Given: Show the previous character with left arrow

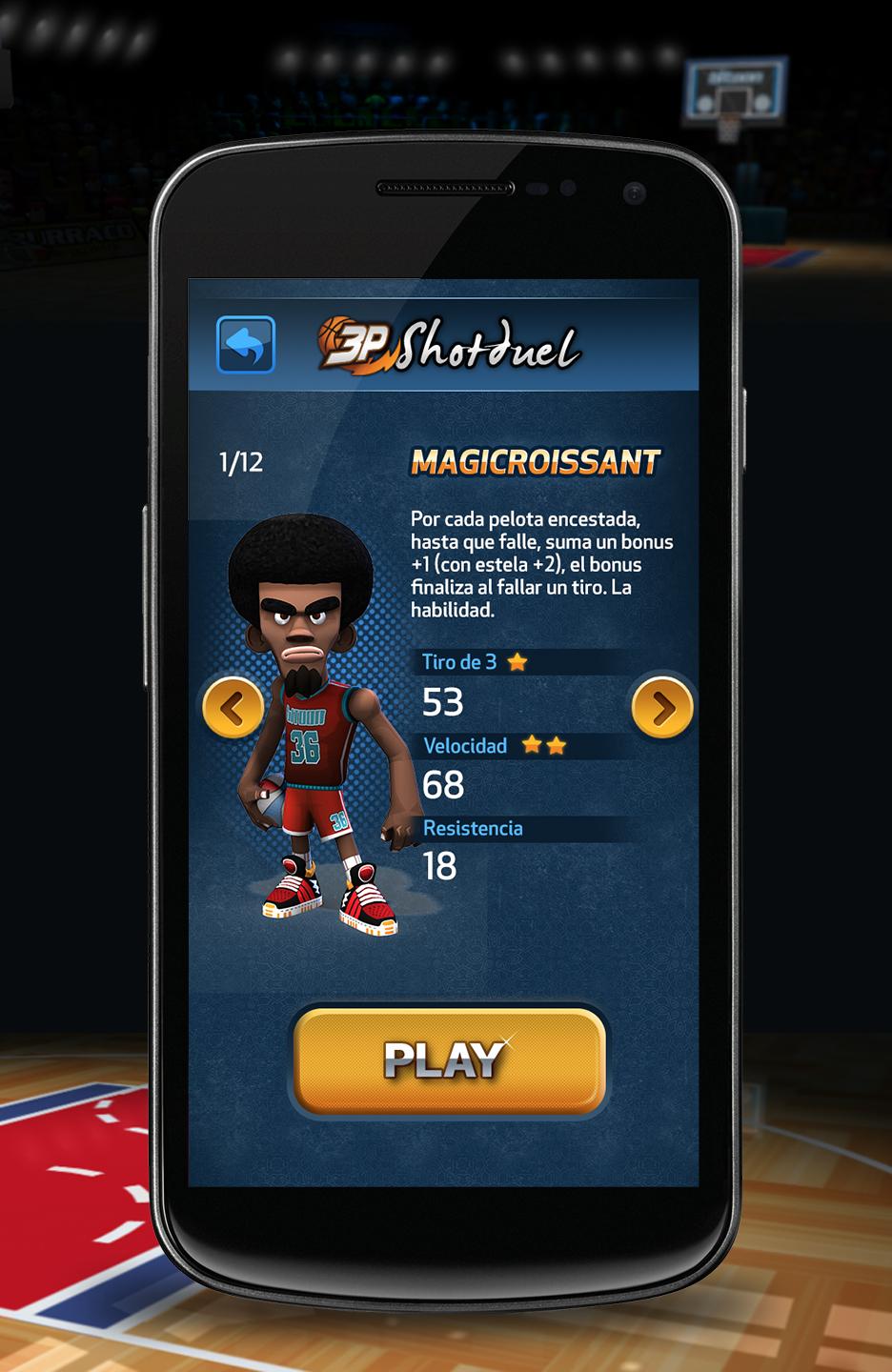Looking at the screenshot, I should point(233,707).
